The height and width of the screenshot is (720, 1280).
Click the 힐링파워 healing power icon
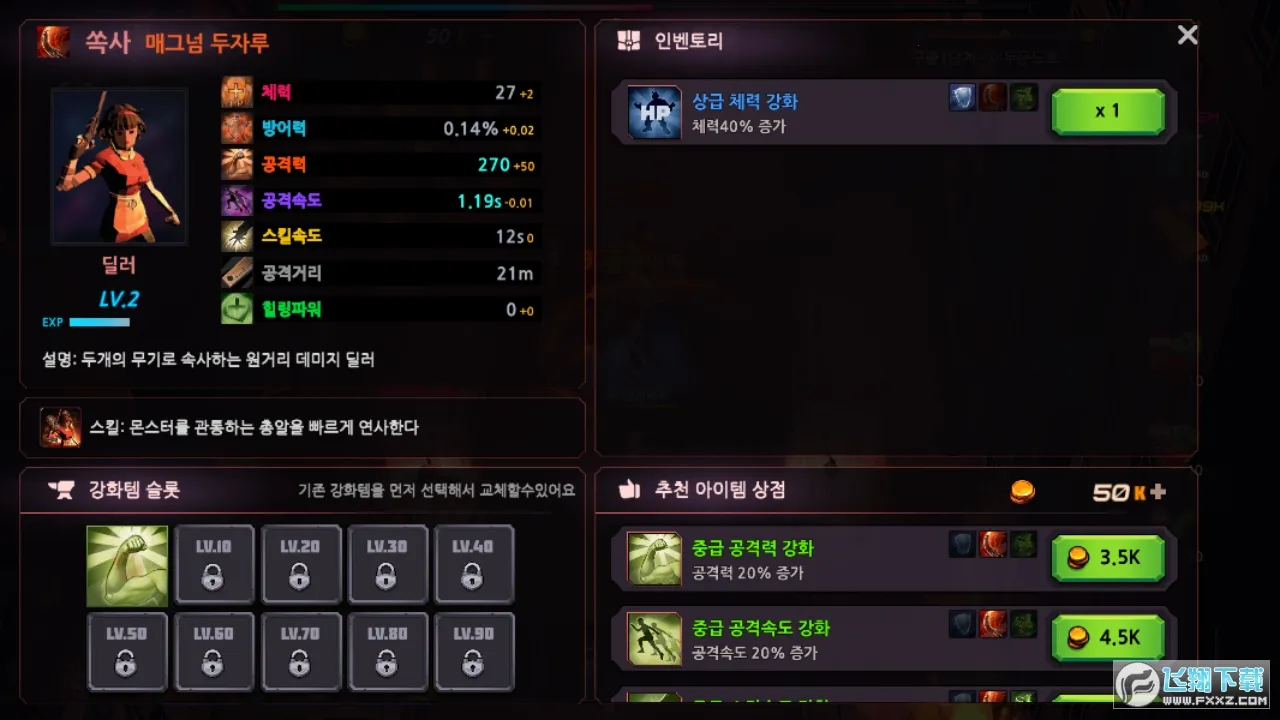[236, 309]
